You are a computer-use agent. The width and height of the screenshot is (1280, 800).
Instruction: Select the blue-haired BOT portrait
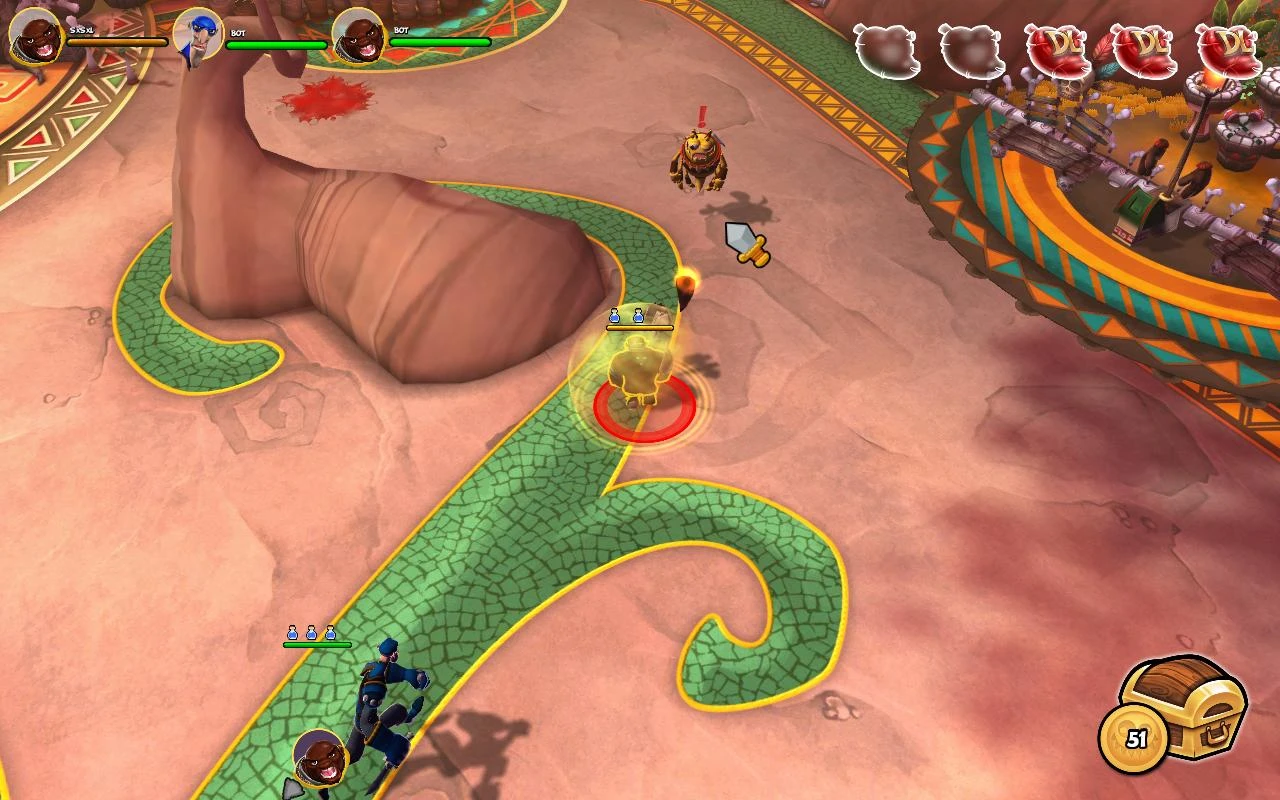tap(196, 32)
